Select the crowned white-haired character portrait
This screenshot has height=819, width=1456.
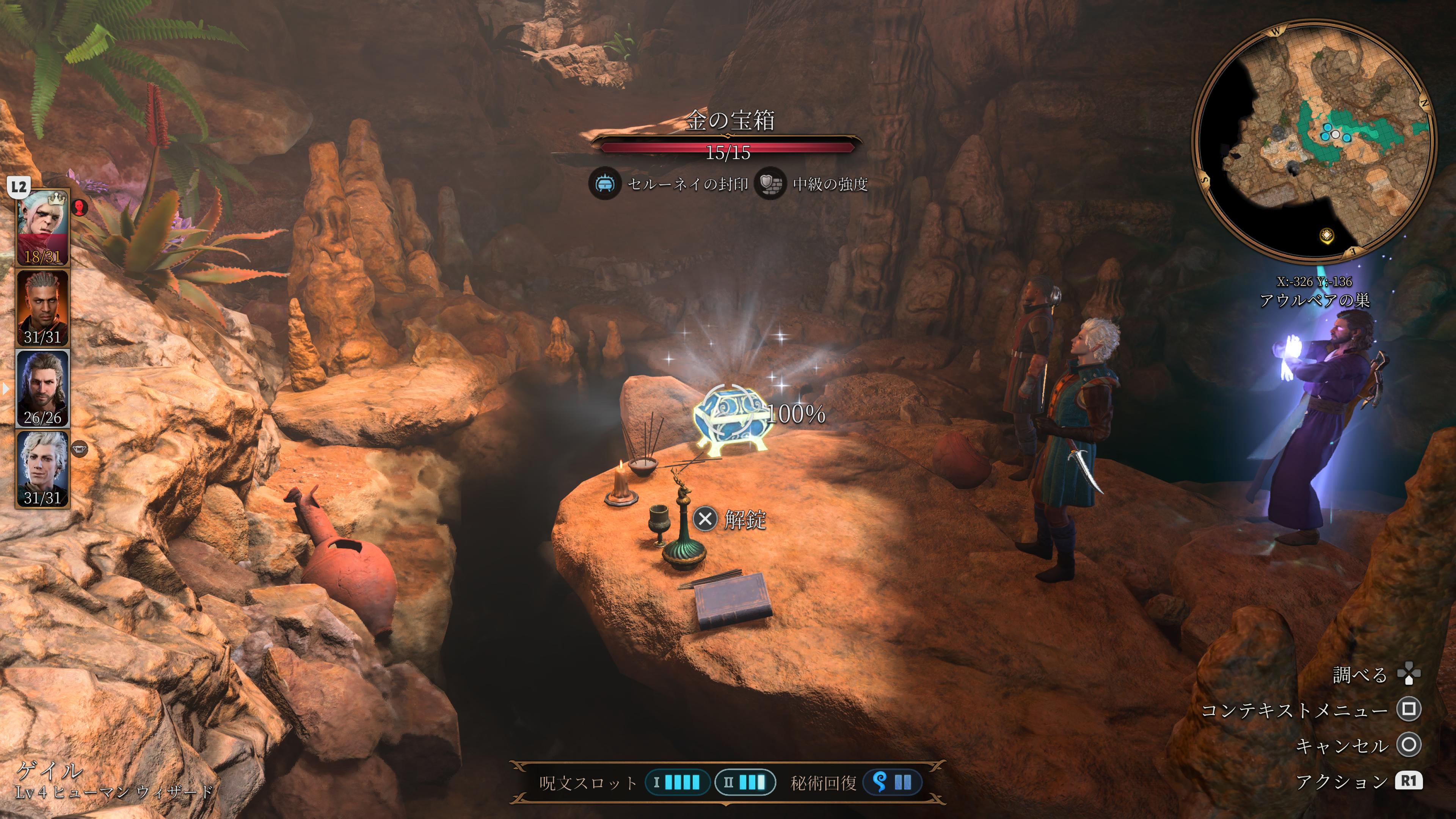coord(42,227)
